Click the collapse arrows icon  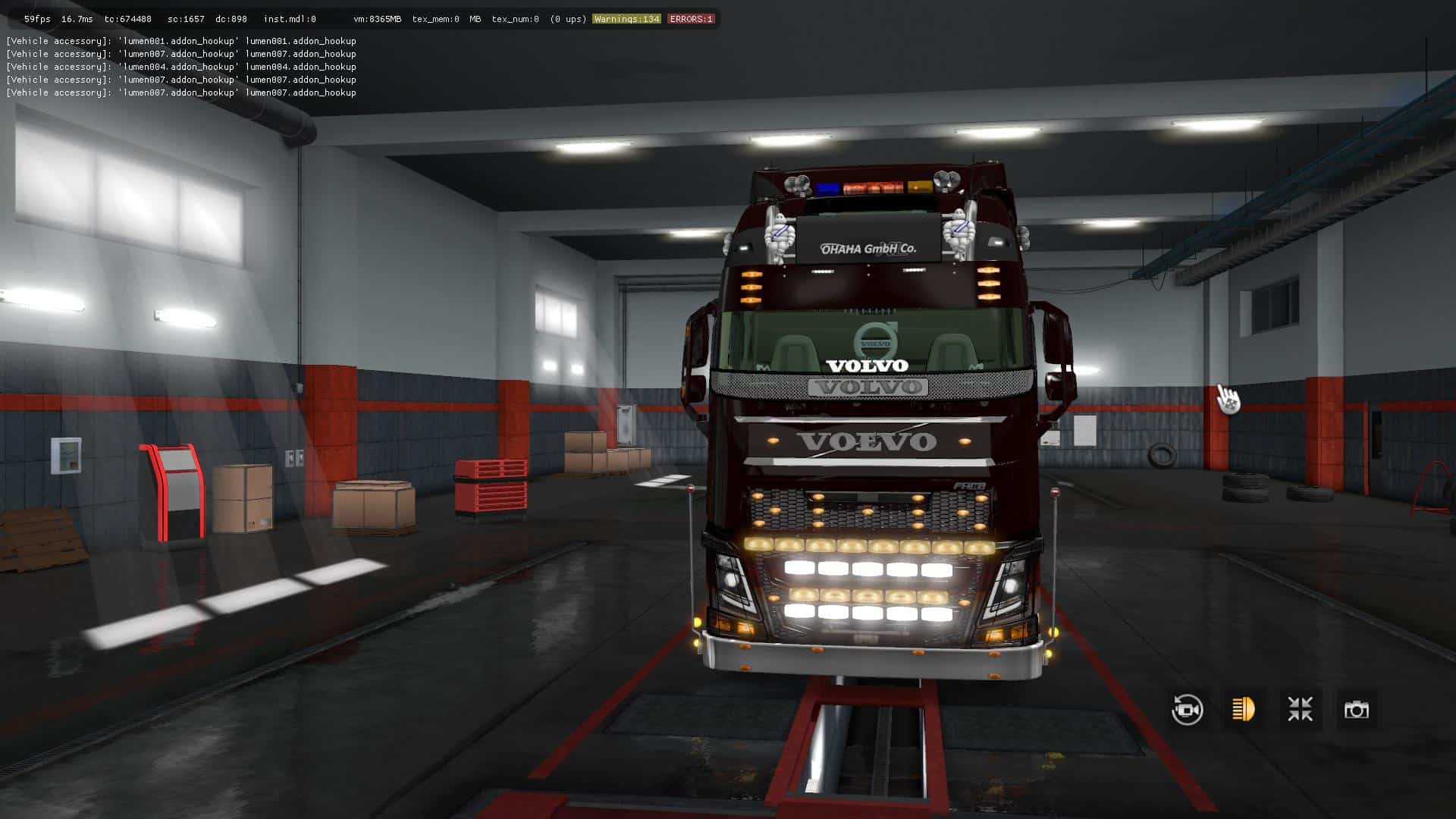(x=1300, y=710)
